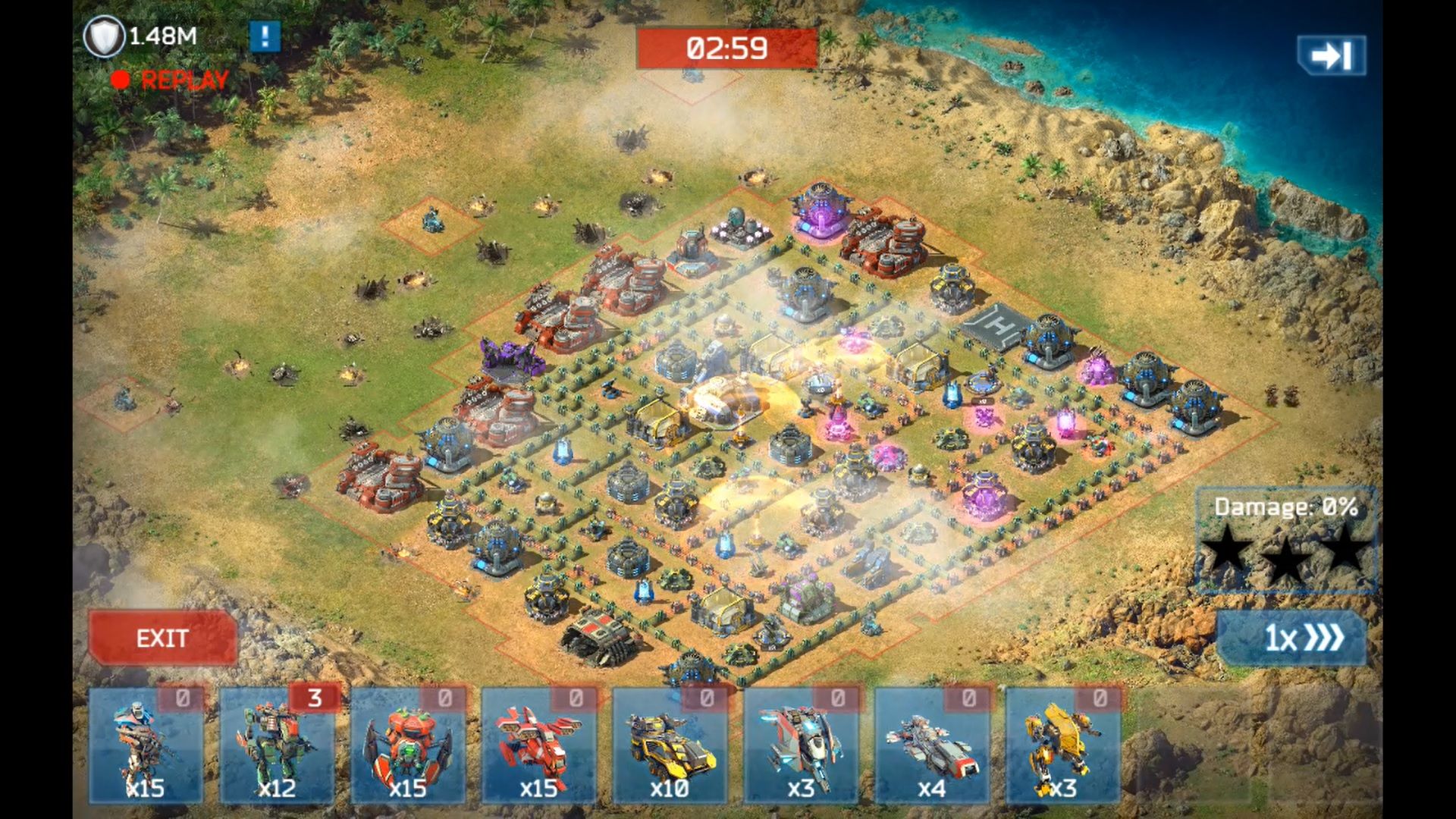Select the x3 yellow heavy mech card
This screenshot has width=1456, height=819.
click(1062, 745)
